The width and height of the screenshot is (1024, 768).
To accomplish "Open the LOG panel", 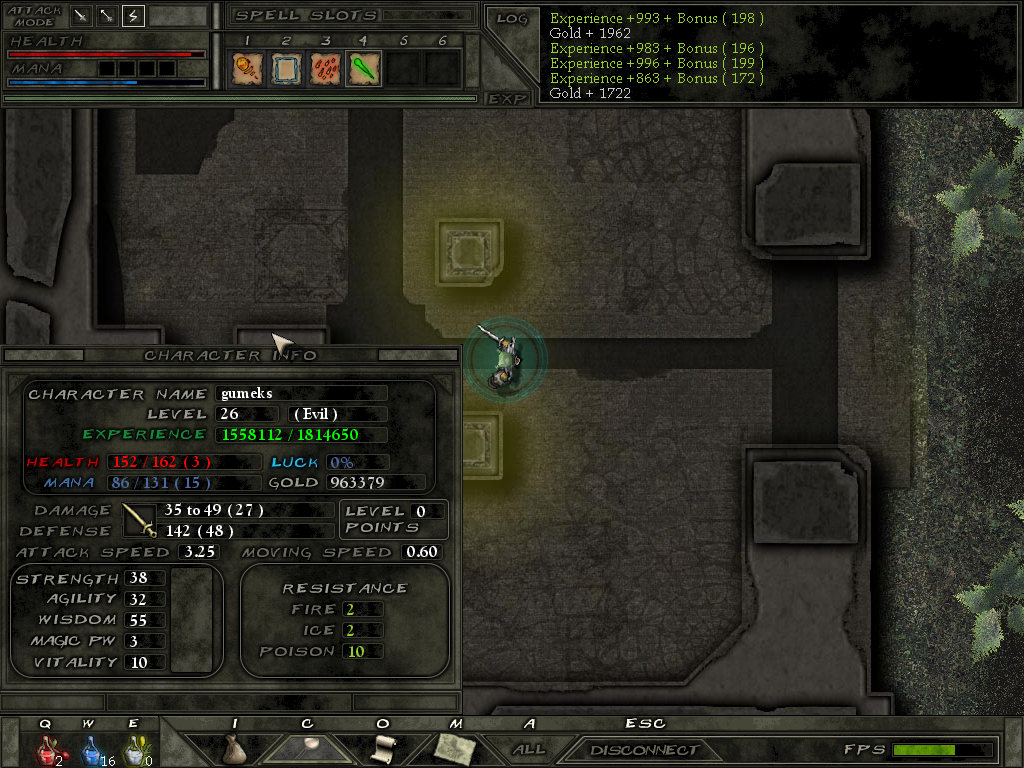I will (x=512, y=18).
